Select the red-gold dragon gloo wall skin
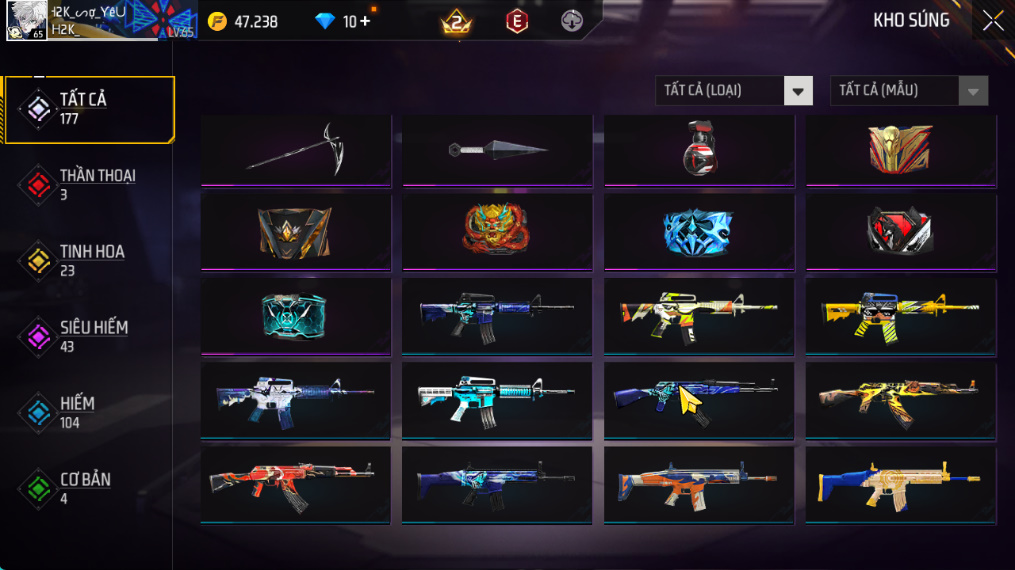The image size is (1015, 570). pyautogui.click(x=496, y=230)
